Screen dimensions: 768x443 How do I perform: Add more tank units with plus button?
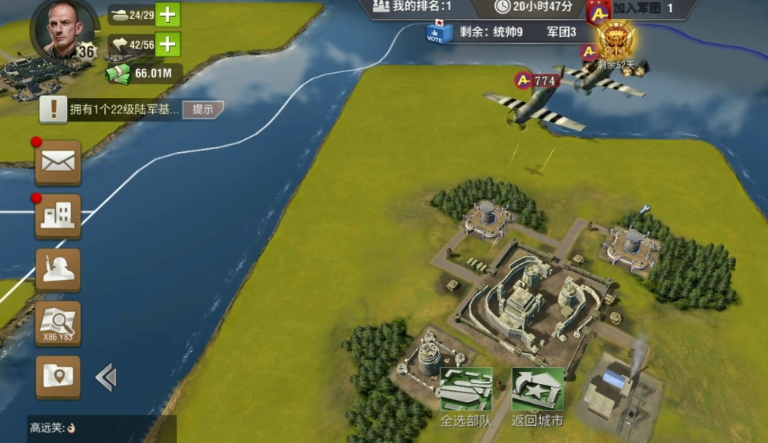(x=168, y=15)
